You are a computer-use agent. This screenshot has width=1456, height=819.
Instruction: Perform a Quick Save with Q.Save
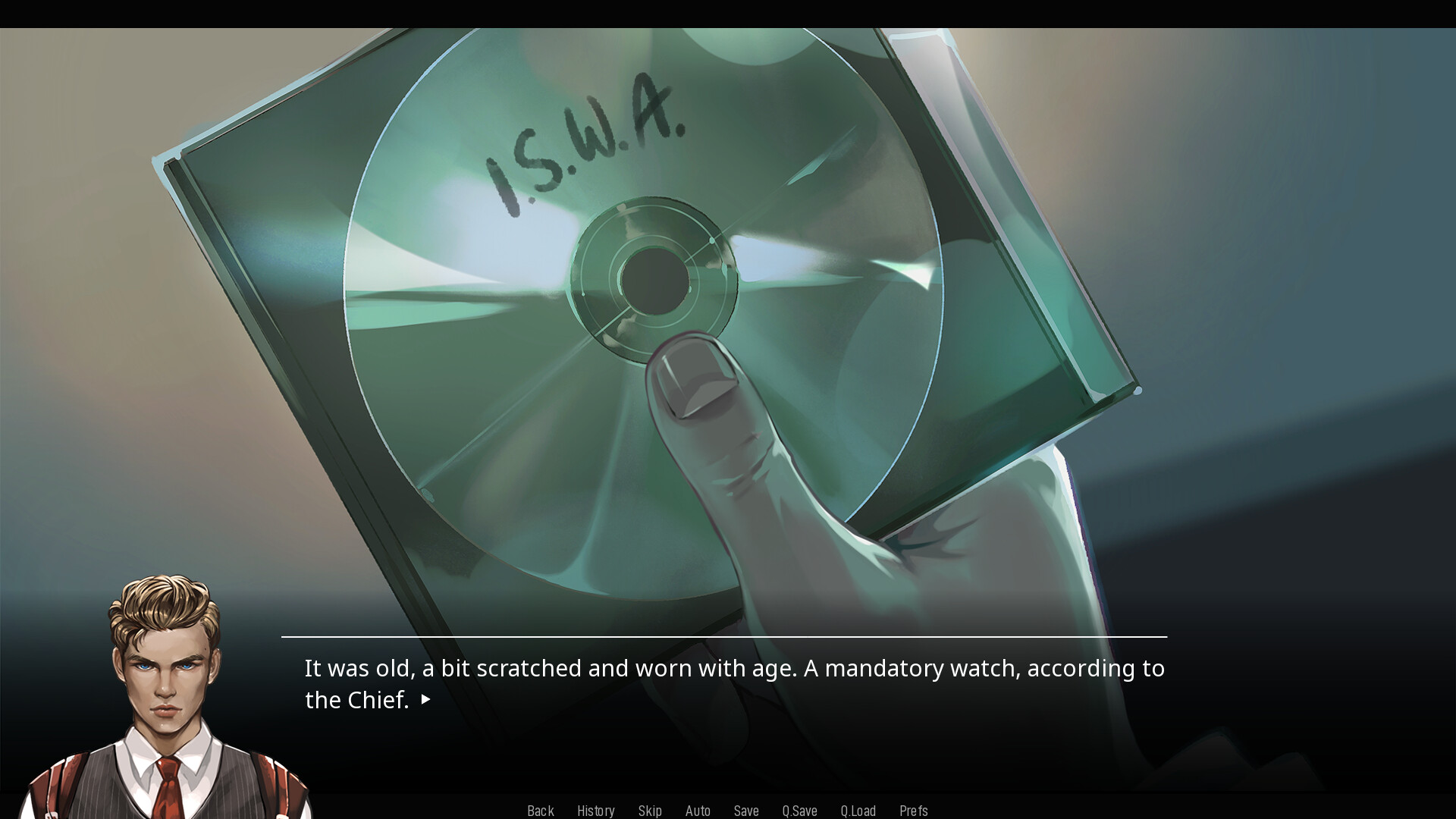[799, 810]
